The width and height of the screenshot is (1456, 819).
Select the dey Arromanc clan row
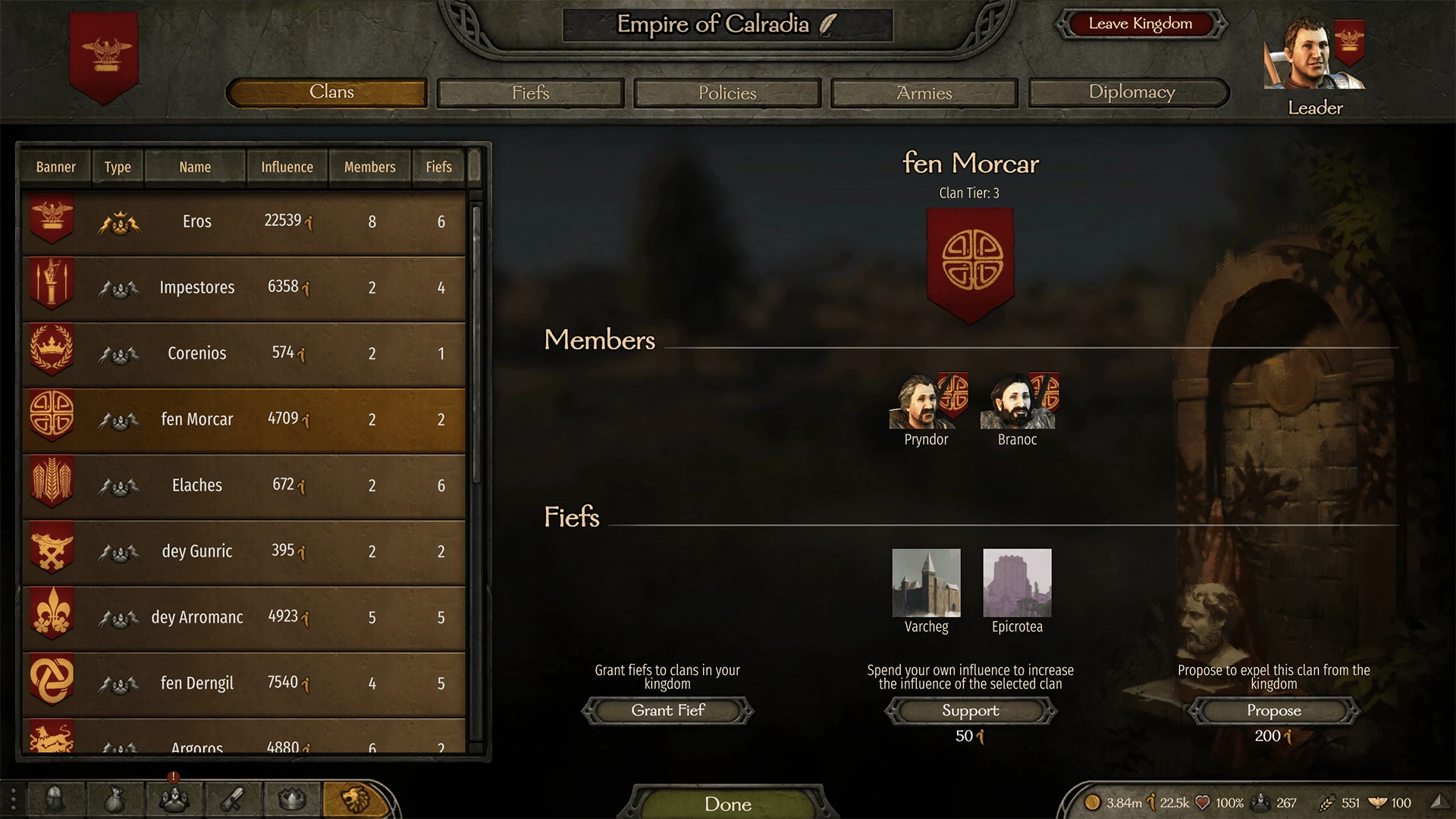(243, 617)
